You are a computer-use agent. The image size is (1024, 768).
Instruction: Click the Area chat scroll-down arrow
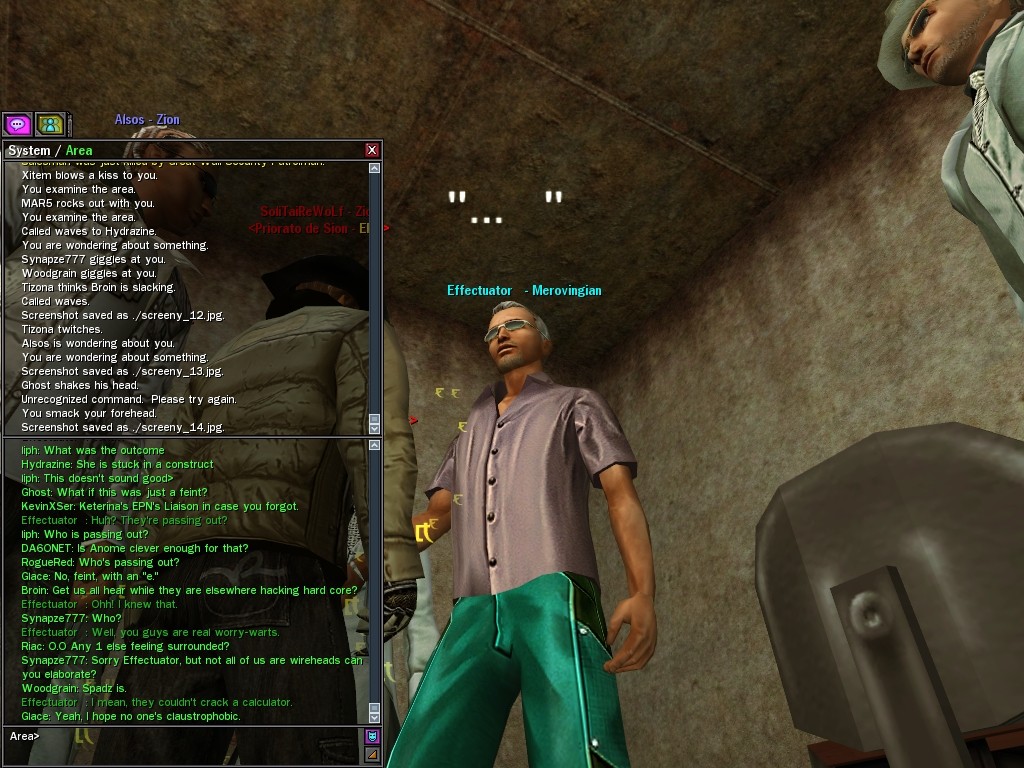coord(375,716)
